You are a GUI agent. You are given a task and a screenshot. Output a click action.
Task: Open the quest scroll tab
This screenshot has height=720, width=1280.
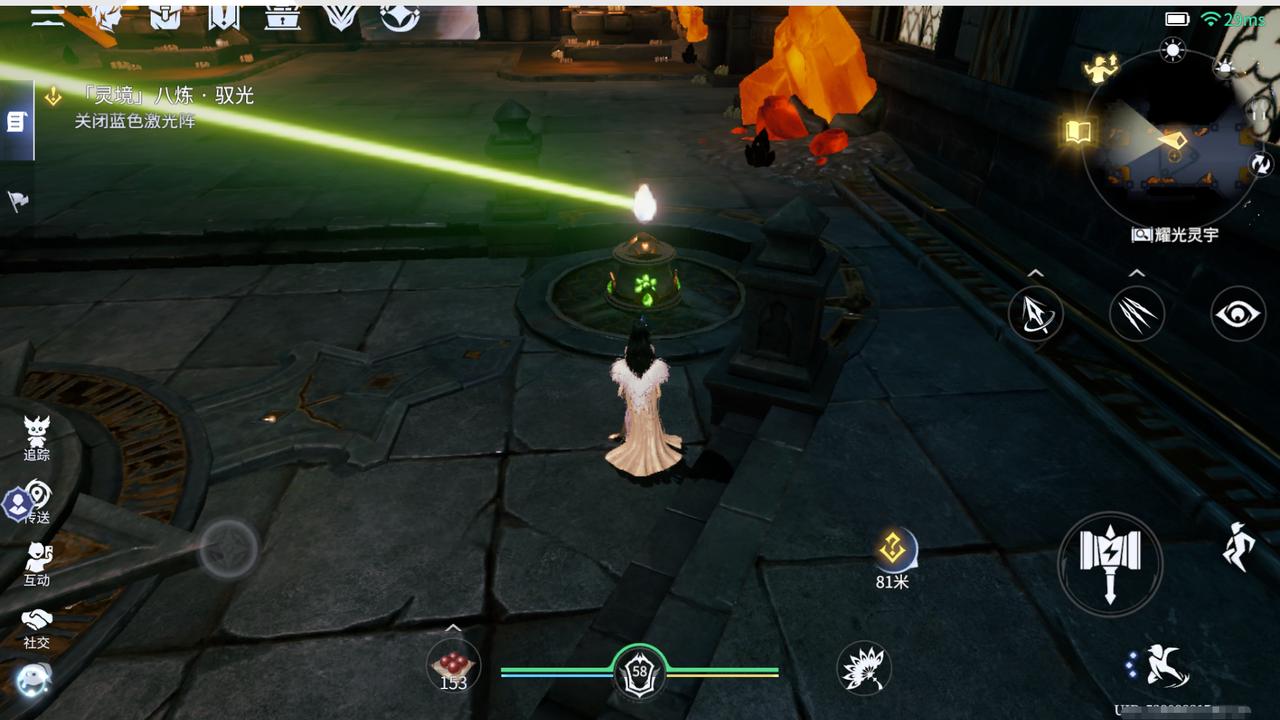click(16, 122)
